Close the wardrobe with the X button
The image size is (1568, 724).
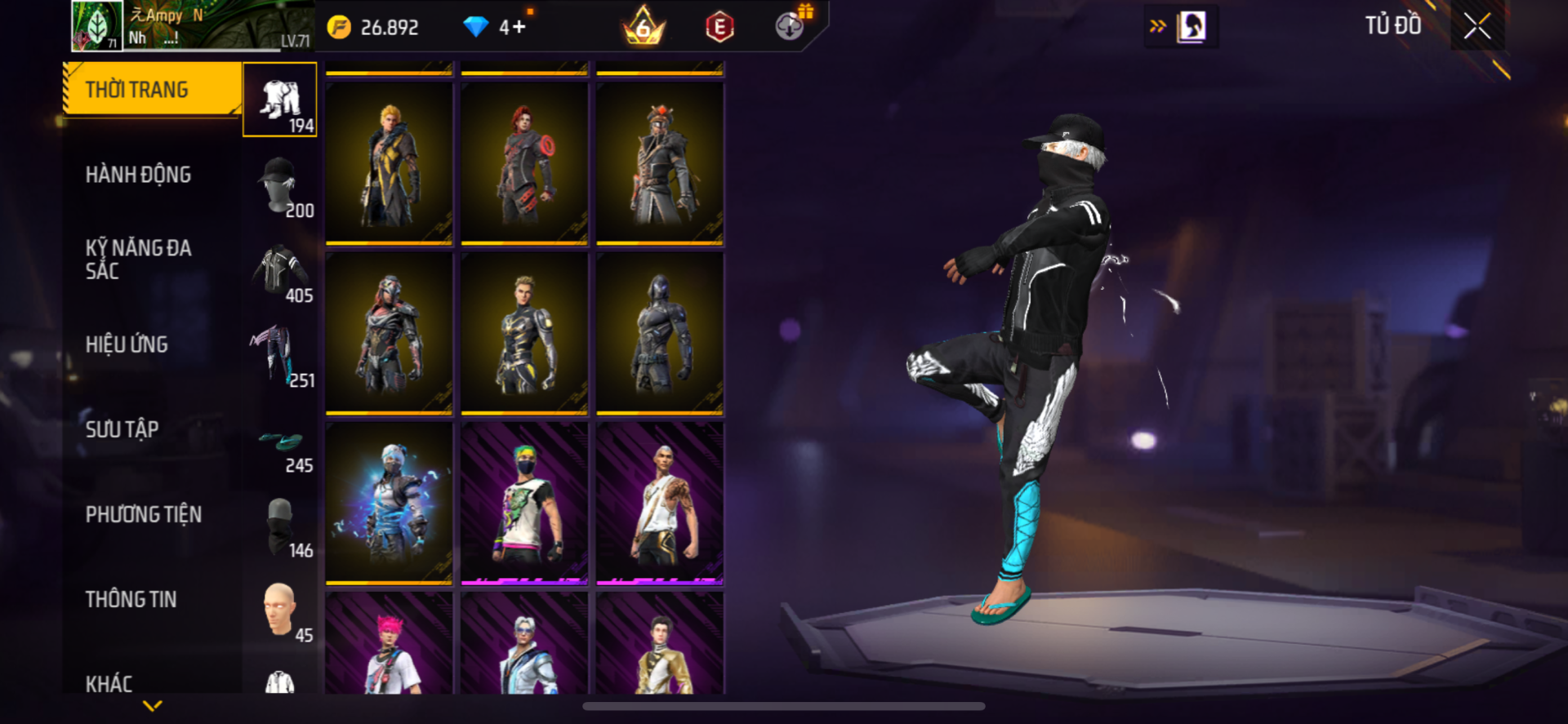pyautogui.click(x=1477, y=26)
